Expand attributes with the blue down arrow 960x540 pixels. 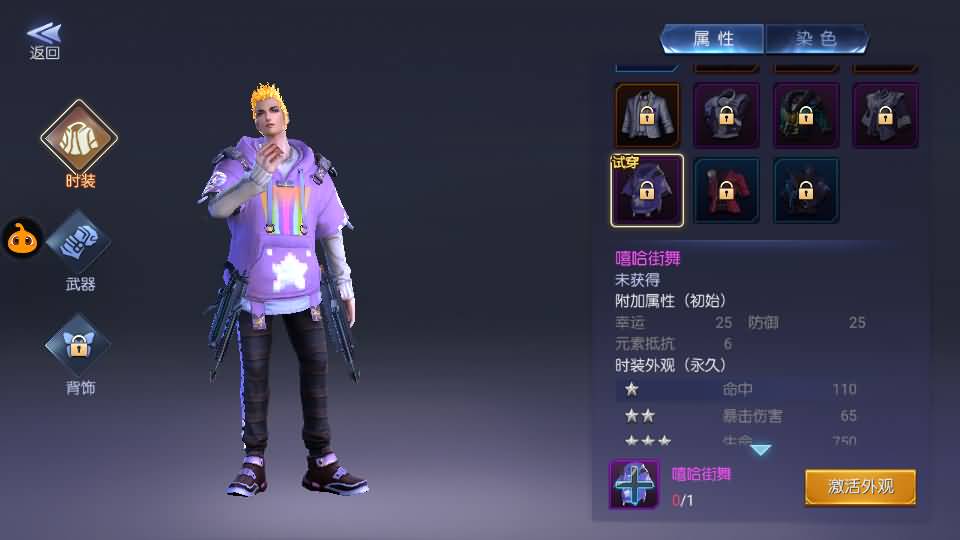[x=761, y=450]
